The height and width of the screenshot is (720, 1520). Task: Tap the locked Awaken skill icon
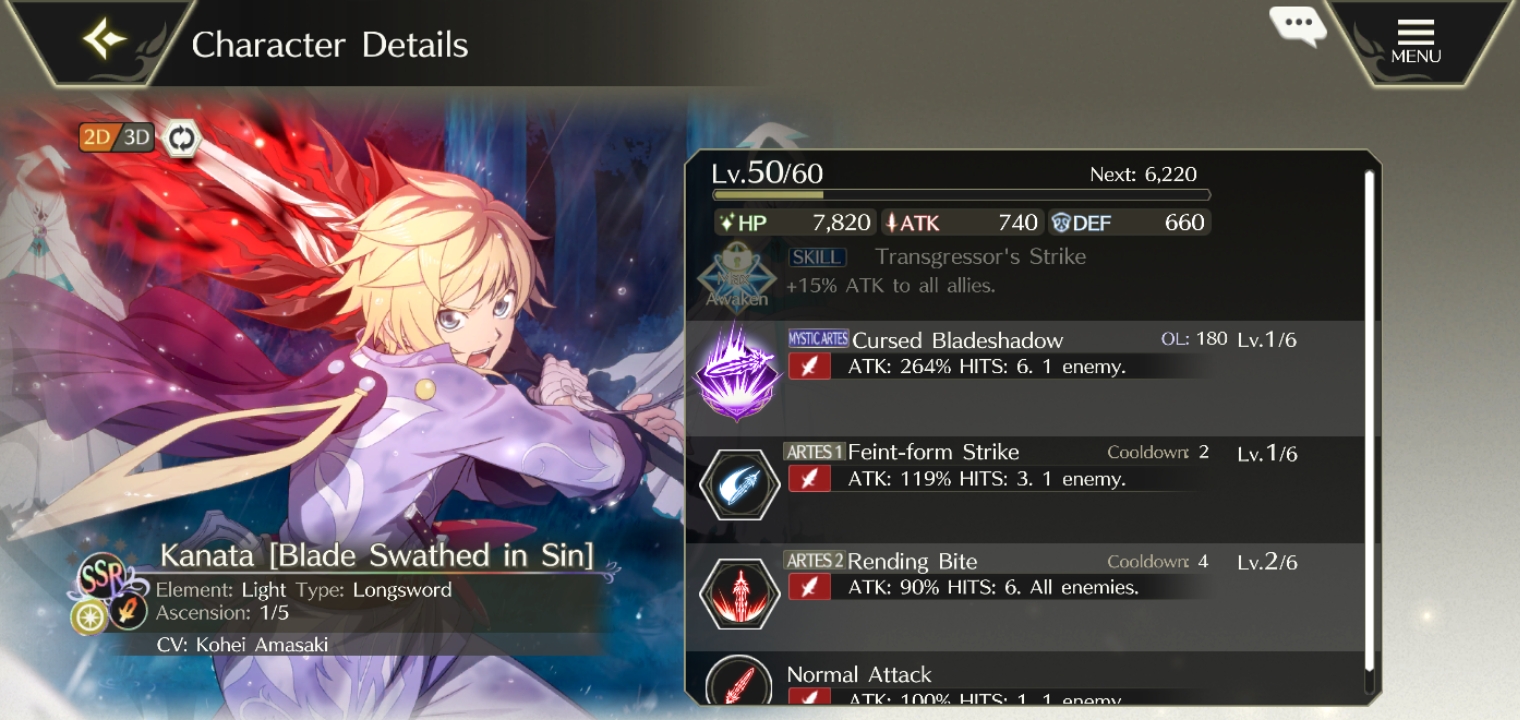tap(738, 276)
